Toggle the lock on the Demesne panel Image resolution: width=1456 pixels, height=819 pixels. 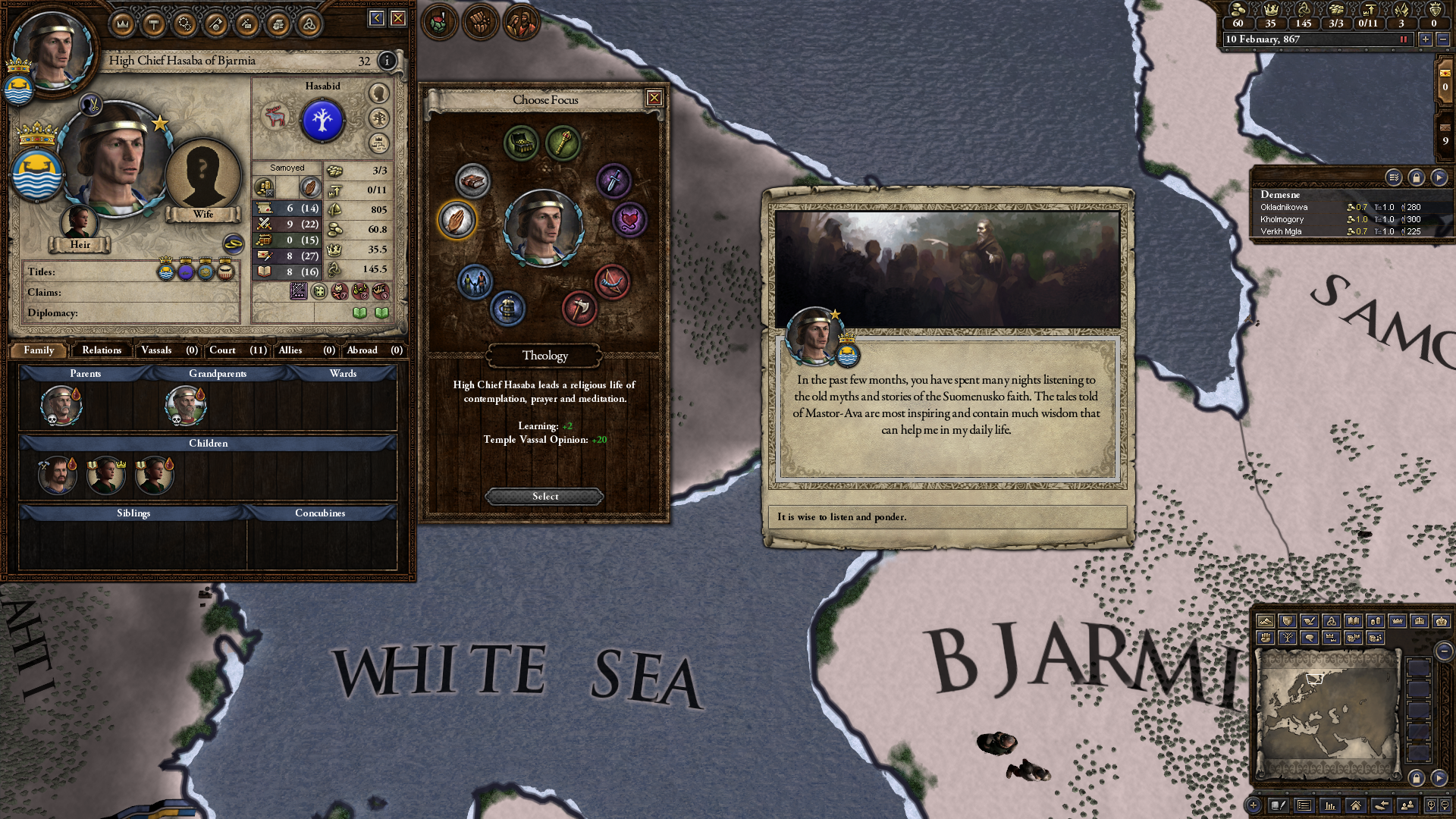click(x=1415, y=179)
